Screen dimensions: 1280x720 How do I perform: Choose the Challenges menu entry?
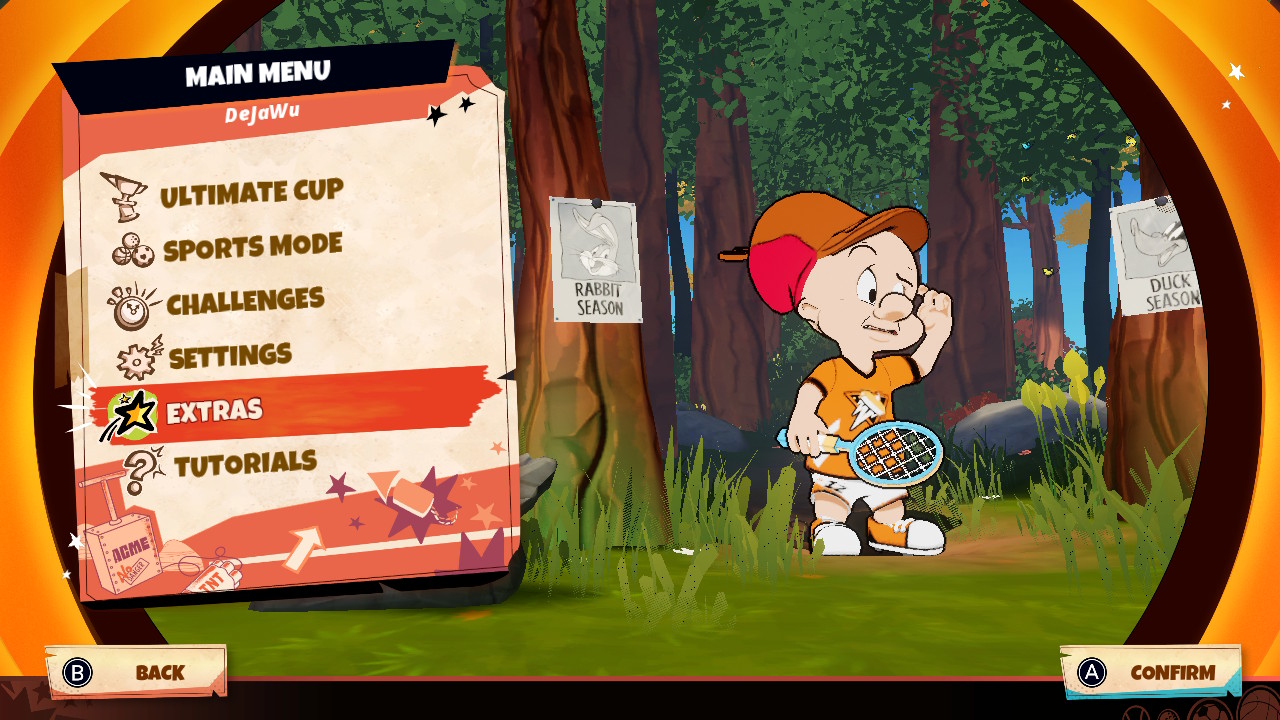point(244,302)
